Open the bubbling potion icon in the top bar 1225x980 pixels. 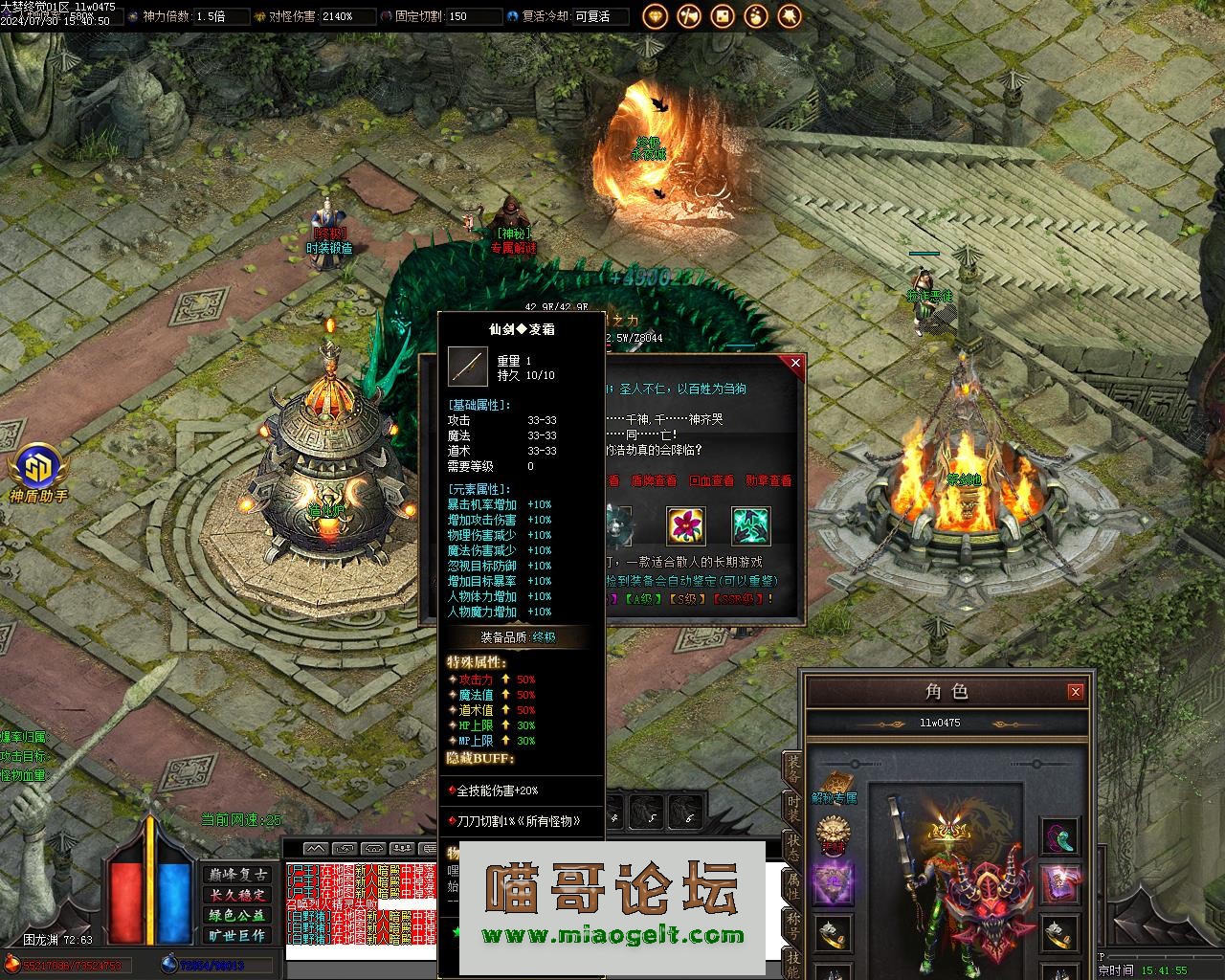click(x=756, y=16)
